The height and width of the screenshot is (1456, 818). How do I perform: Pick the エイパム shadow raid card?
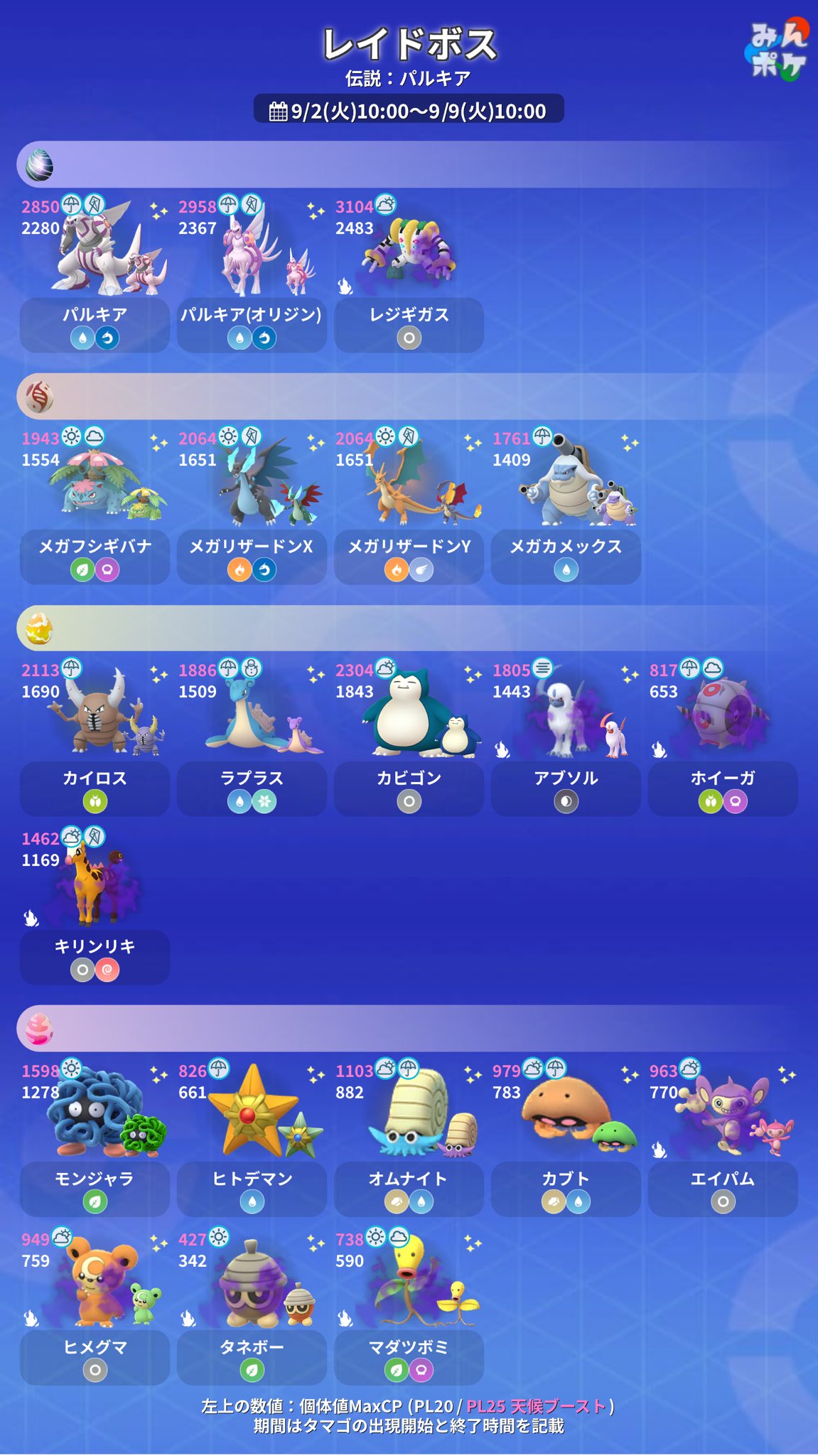click(x=723, y=1139)
